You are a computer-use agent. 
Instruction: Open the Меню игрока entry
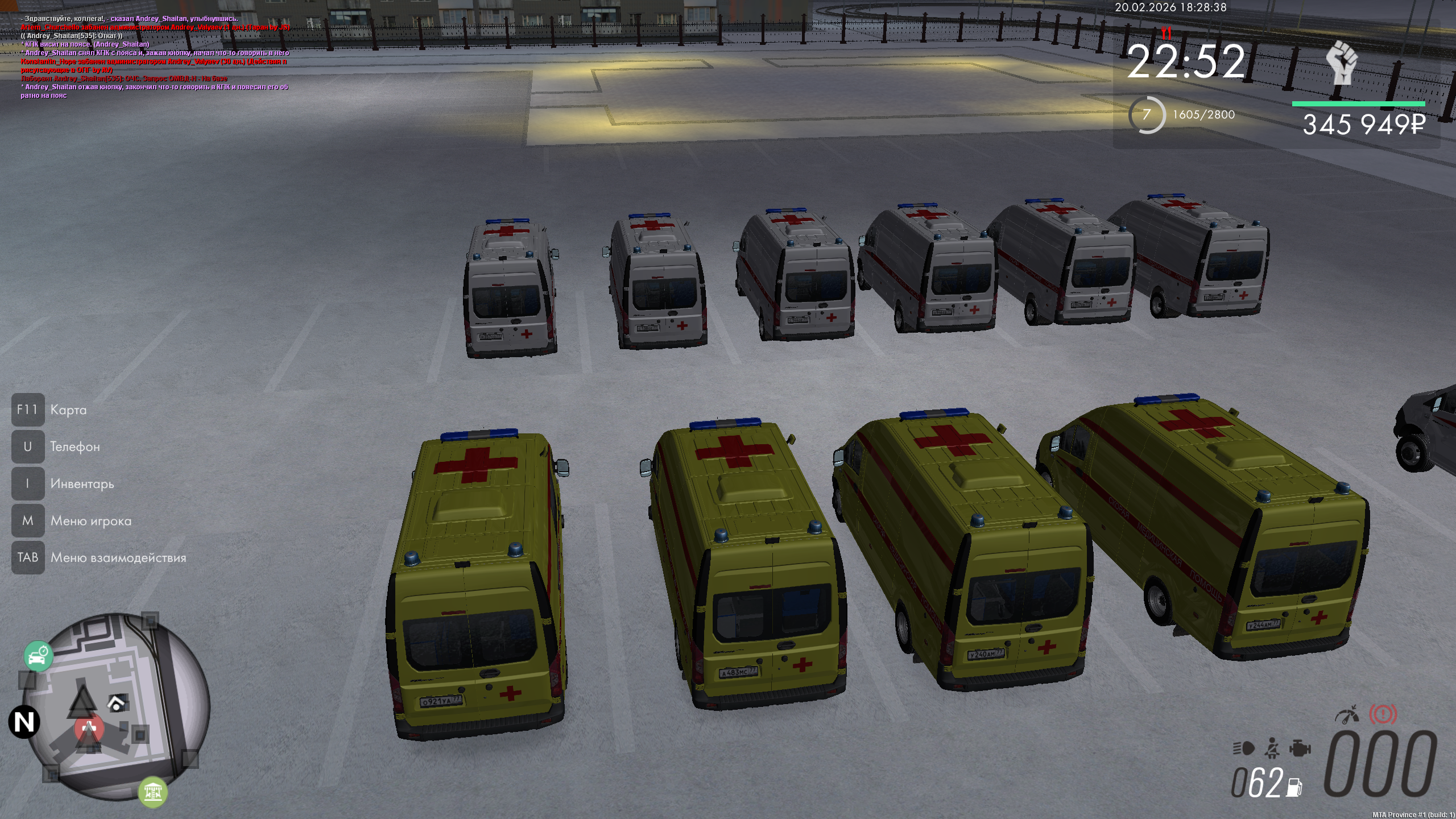point(90,521)
